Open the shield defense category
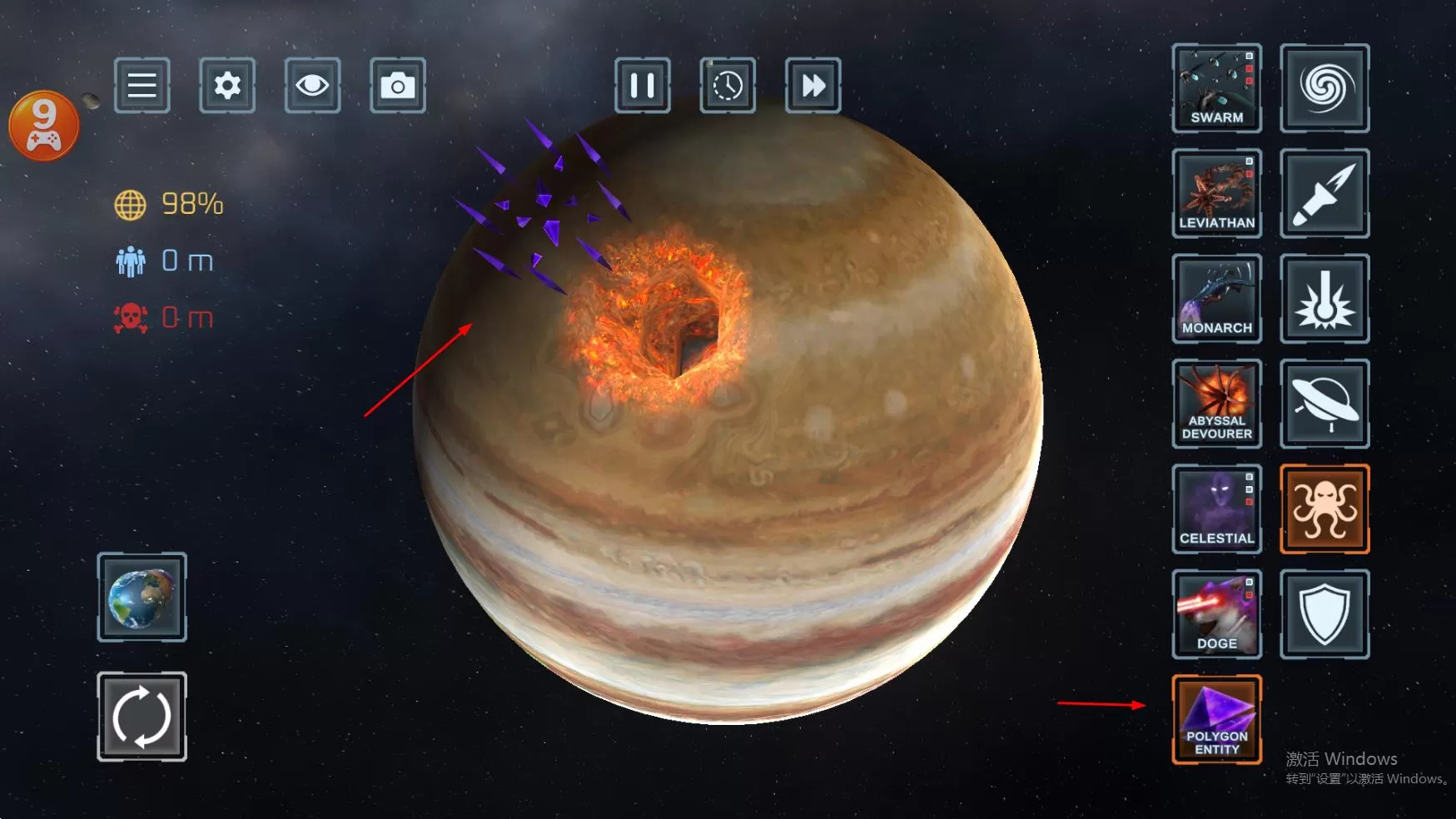The width and height of the screenshot is (1456, 819). 1324,614
